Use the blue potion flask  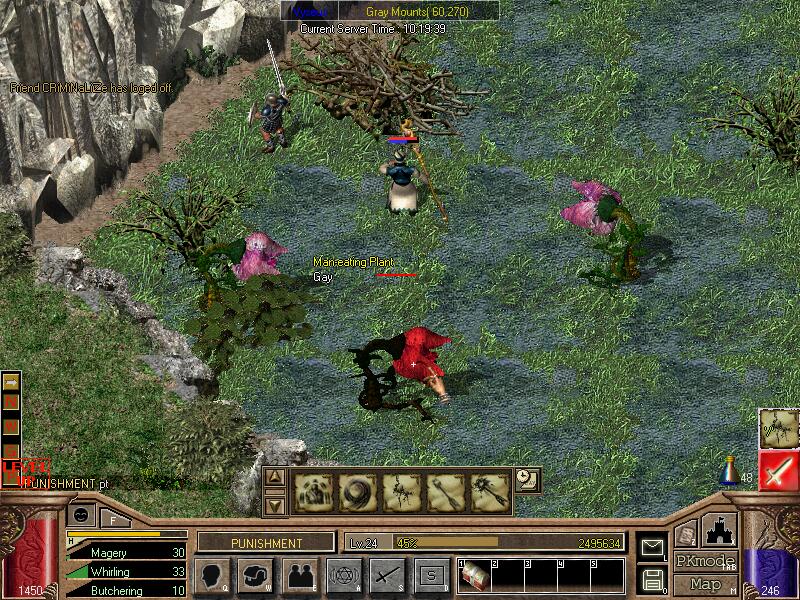(732, 472)
